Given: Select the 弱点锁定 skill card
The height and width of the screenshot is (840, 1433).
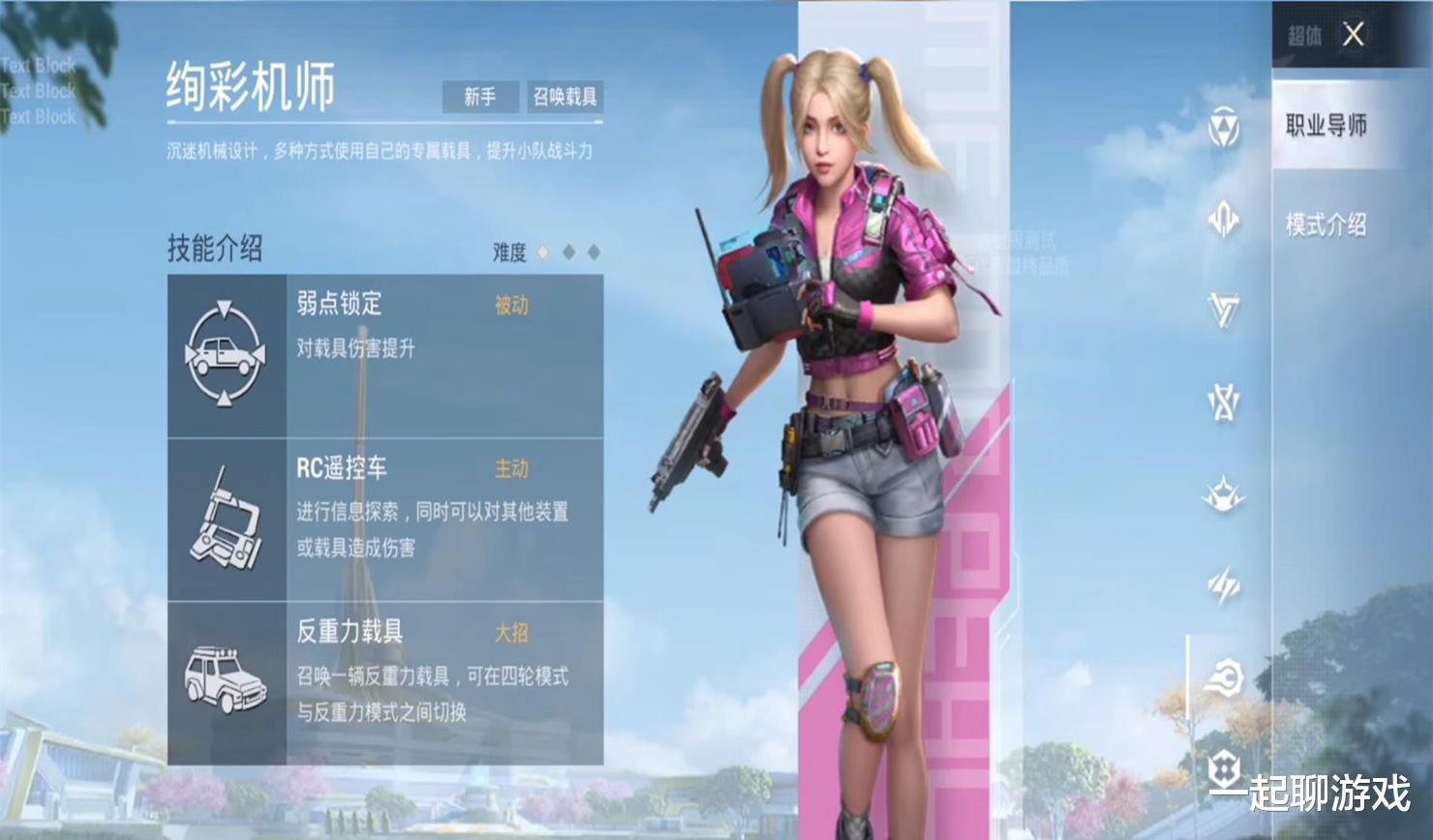Looking at the screenshot, I should tap(387, 351).
